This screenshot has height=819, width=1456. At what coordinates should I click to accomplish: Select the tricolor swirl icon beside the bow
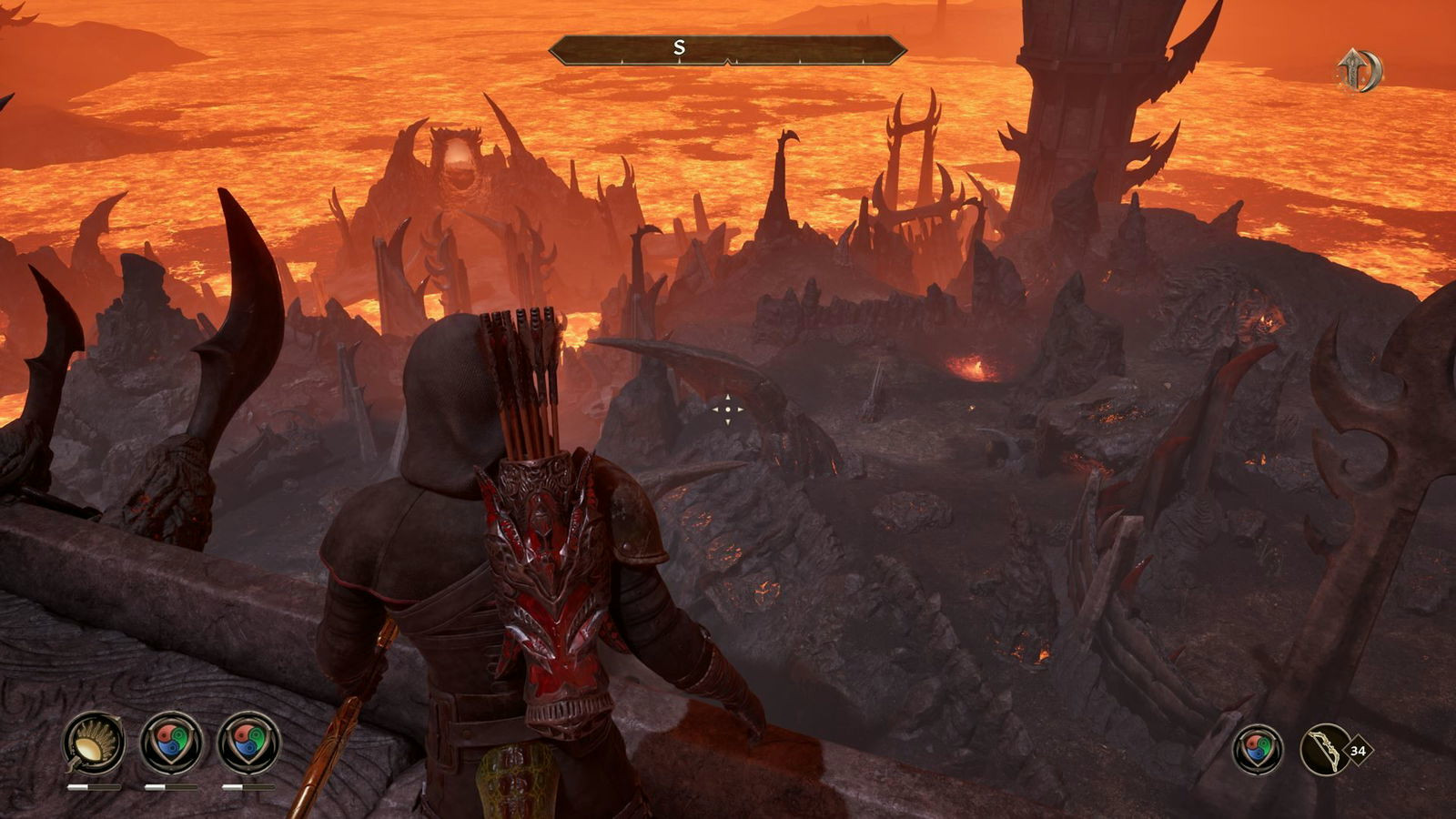(x=1258, y=750)
